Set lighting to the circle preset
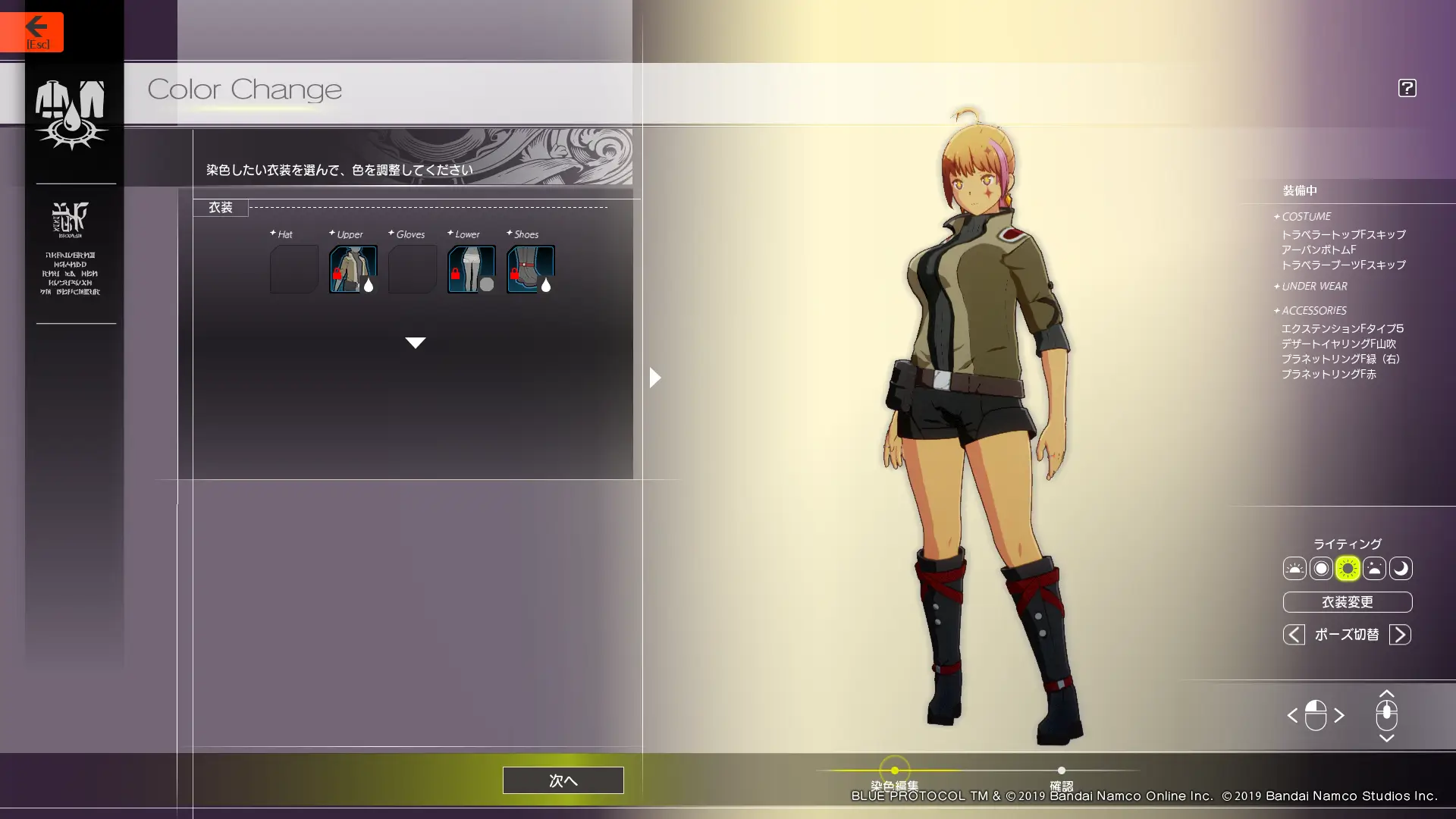Viewport: 1456px width, 819px height. (1321, 569)
